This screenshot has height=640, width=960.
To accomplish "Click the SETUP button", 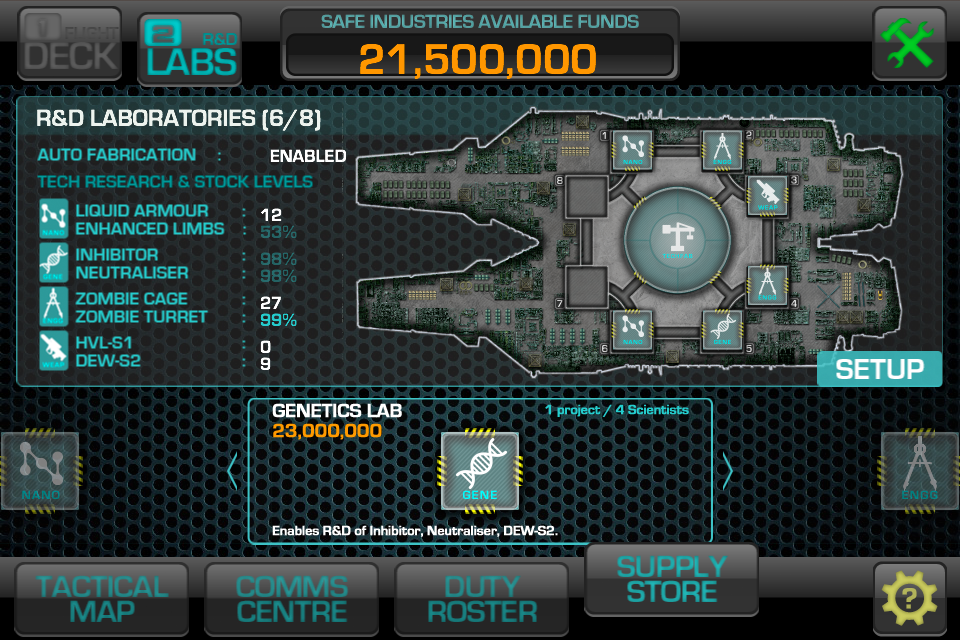I will (879, 369).
